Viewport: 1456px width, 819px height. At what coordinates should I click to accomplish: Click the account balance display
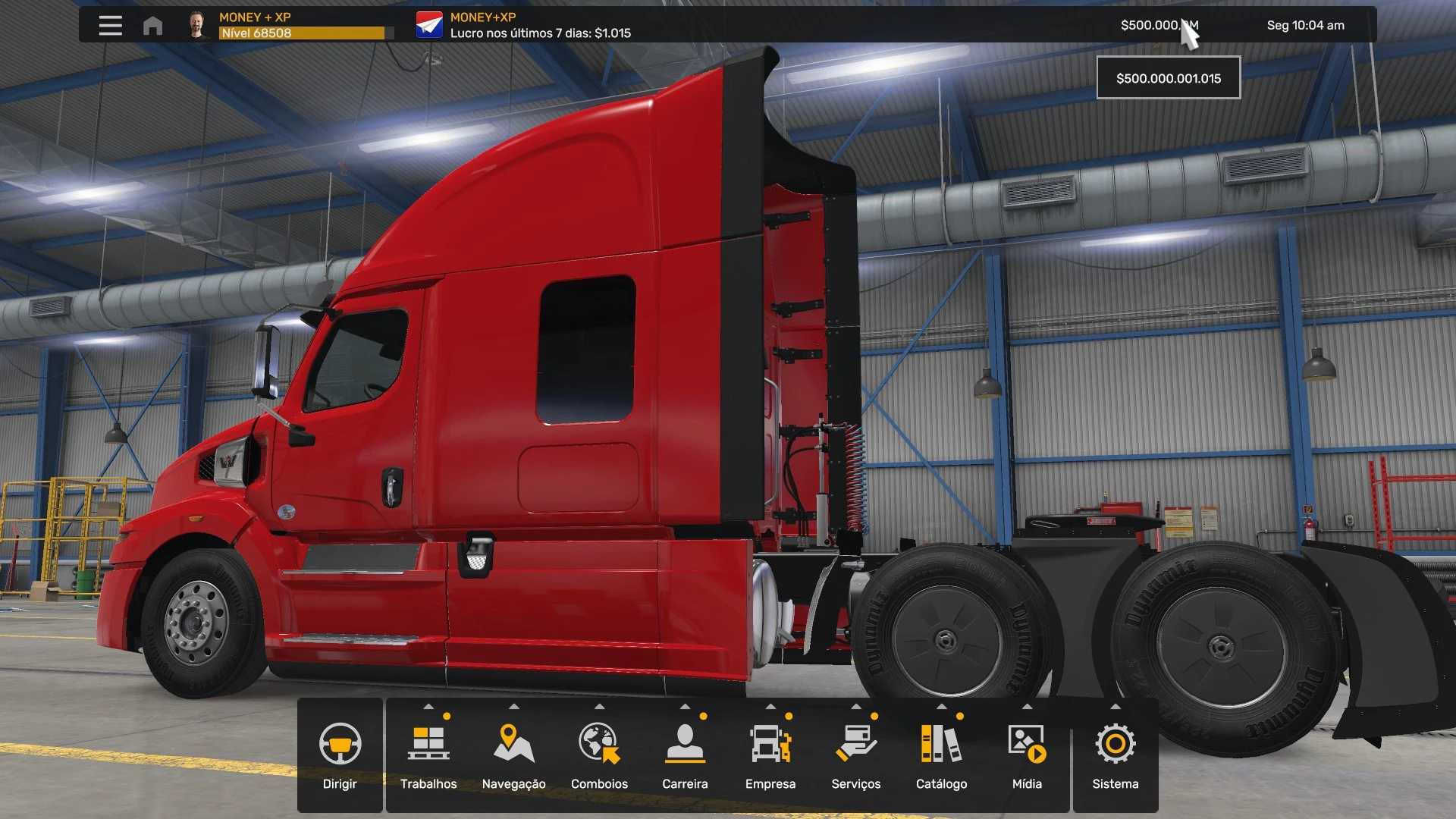[1159, 25]
